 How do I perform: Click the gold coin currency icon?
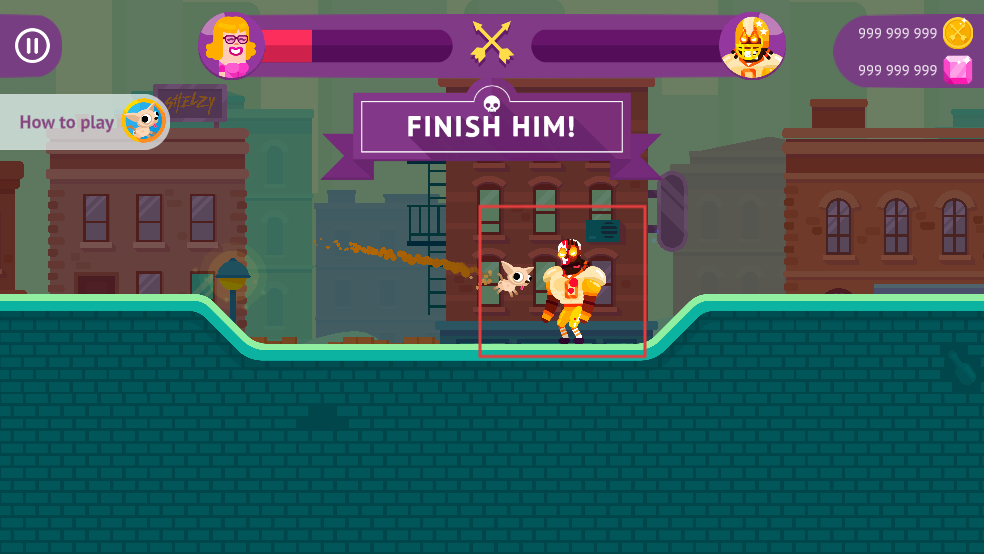957,33
